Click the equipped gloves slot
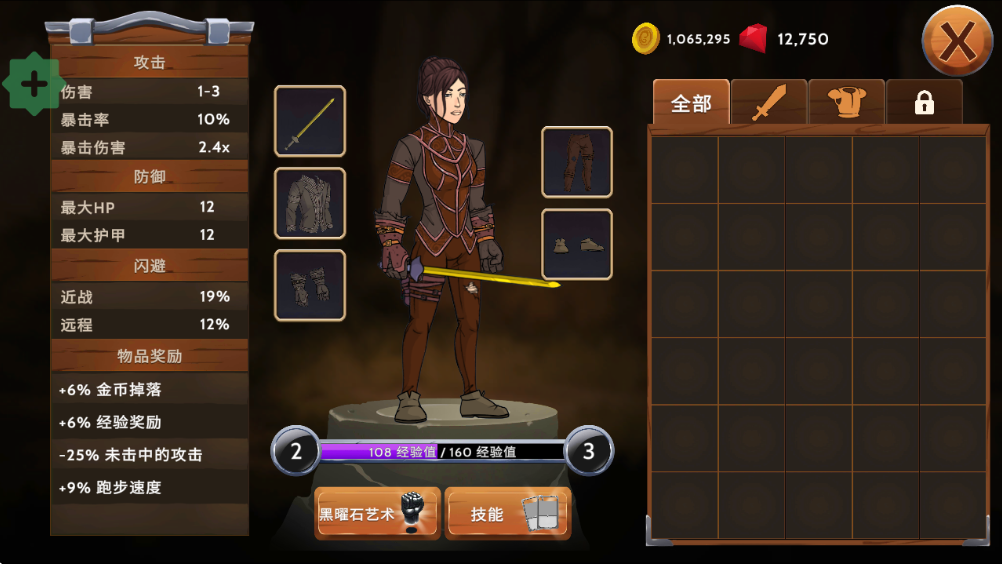The height and width of the screenshot is (564, 1002). pos(310,285)
